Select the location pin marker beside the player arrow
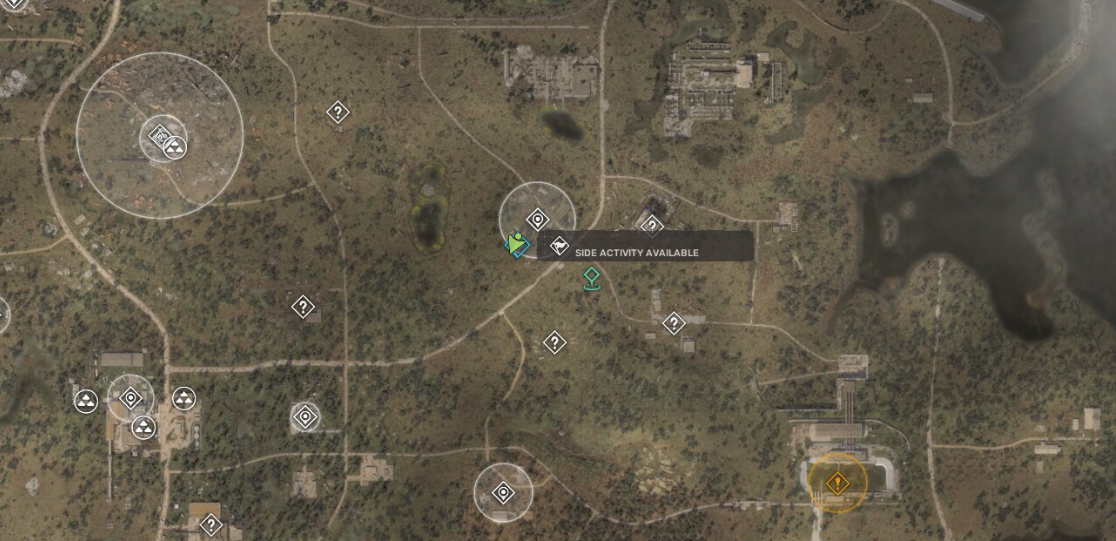The height and width of the screenshot is (541, 1116). (538, 219)
